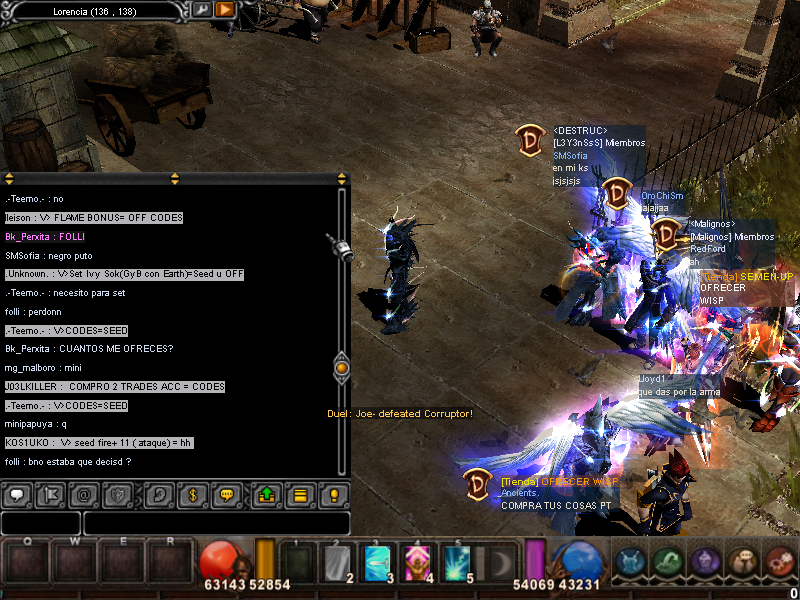Open the wrench settings button
Viewport: 800px width, 600px height.
tap(202, 9)
